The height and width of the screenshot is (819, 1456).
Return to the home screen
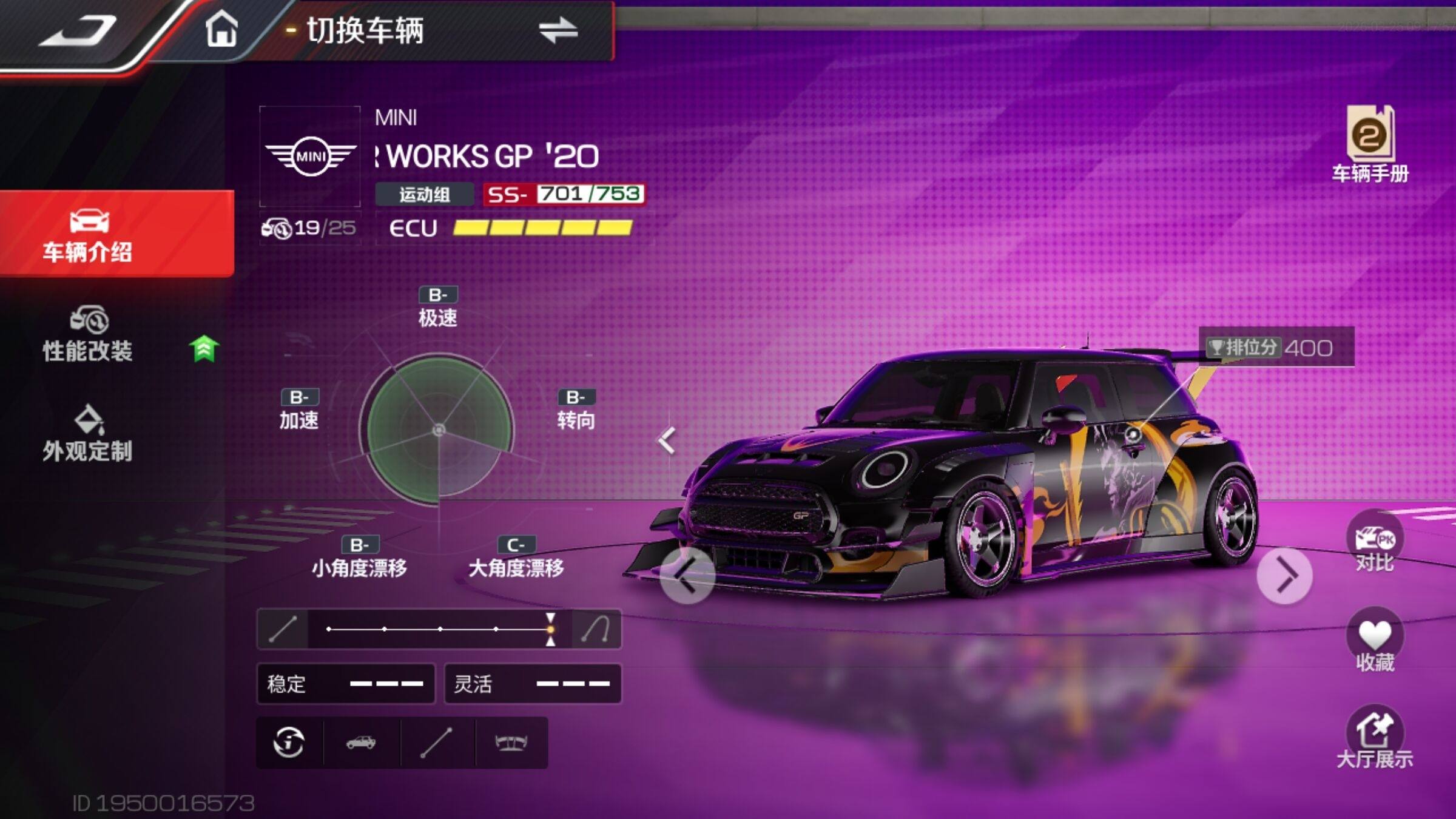[221, 29]
